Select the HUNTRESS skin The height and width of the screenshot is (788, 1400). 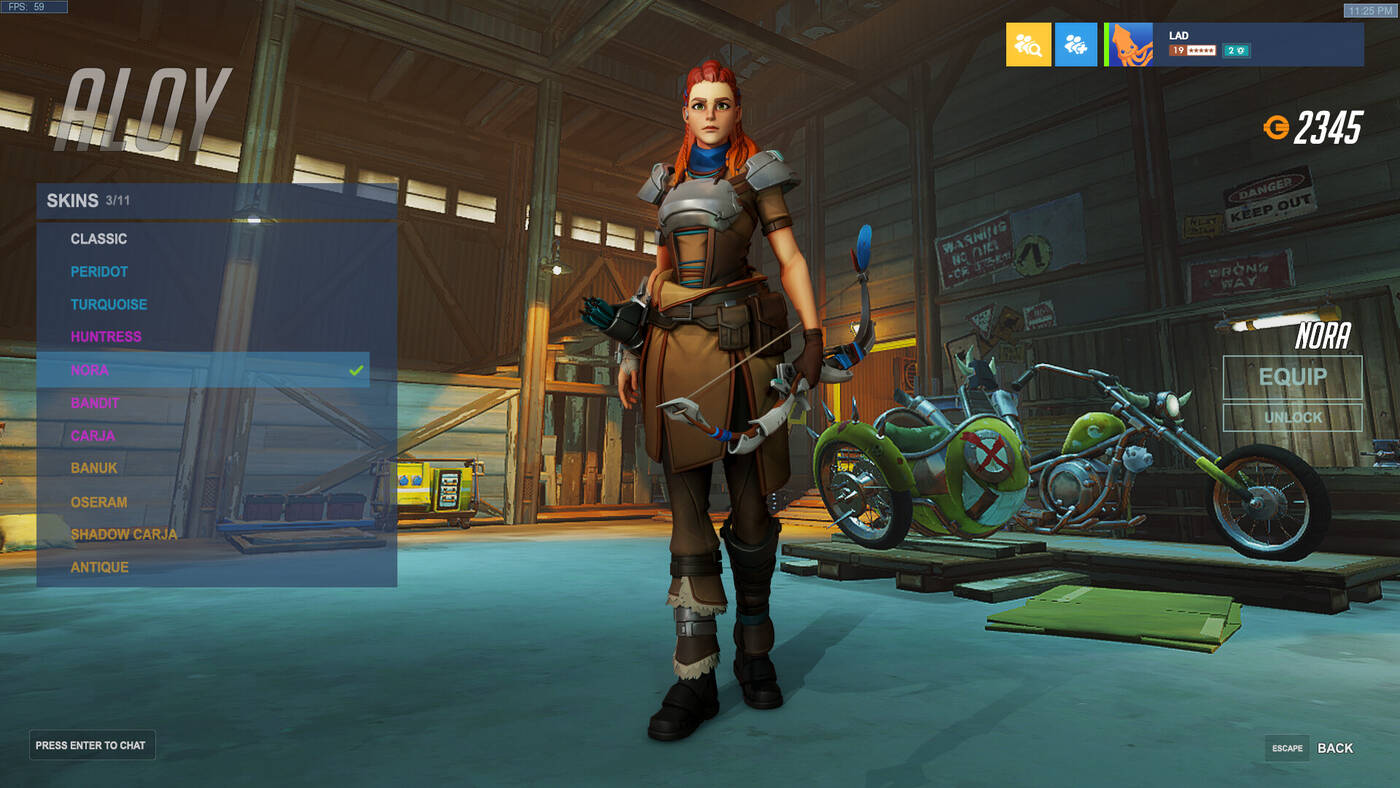104,337
